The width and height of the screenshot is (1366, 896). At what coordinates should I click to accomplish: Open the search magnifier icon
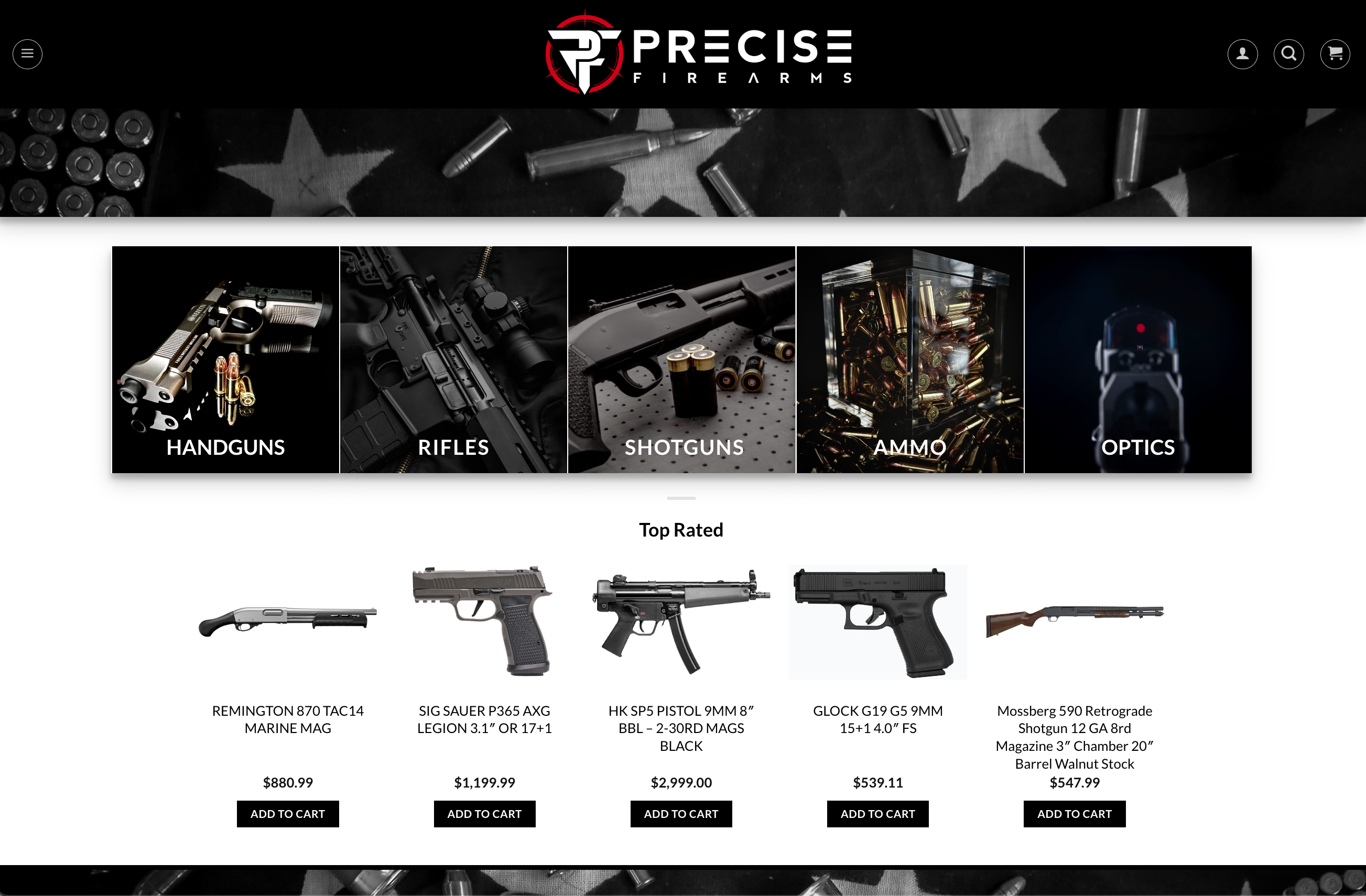click(1288, 54)
